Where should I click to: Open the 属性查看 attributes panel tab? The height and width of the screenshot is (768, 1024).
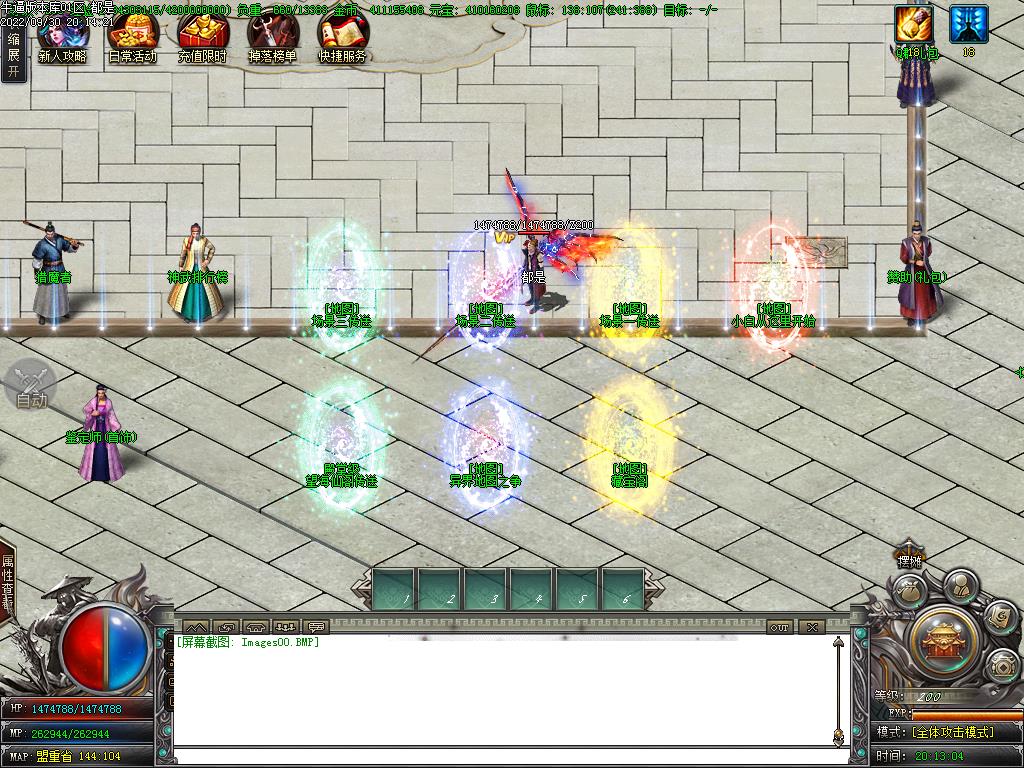coord(8,583)
